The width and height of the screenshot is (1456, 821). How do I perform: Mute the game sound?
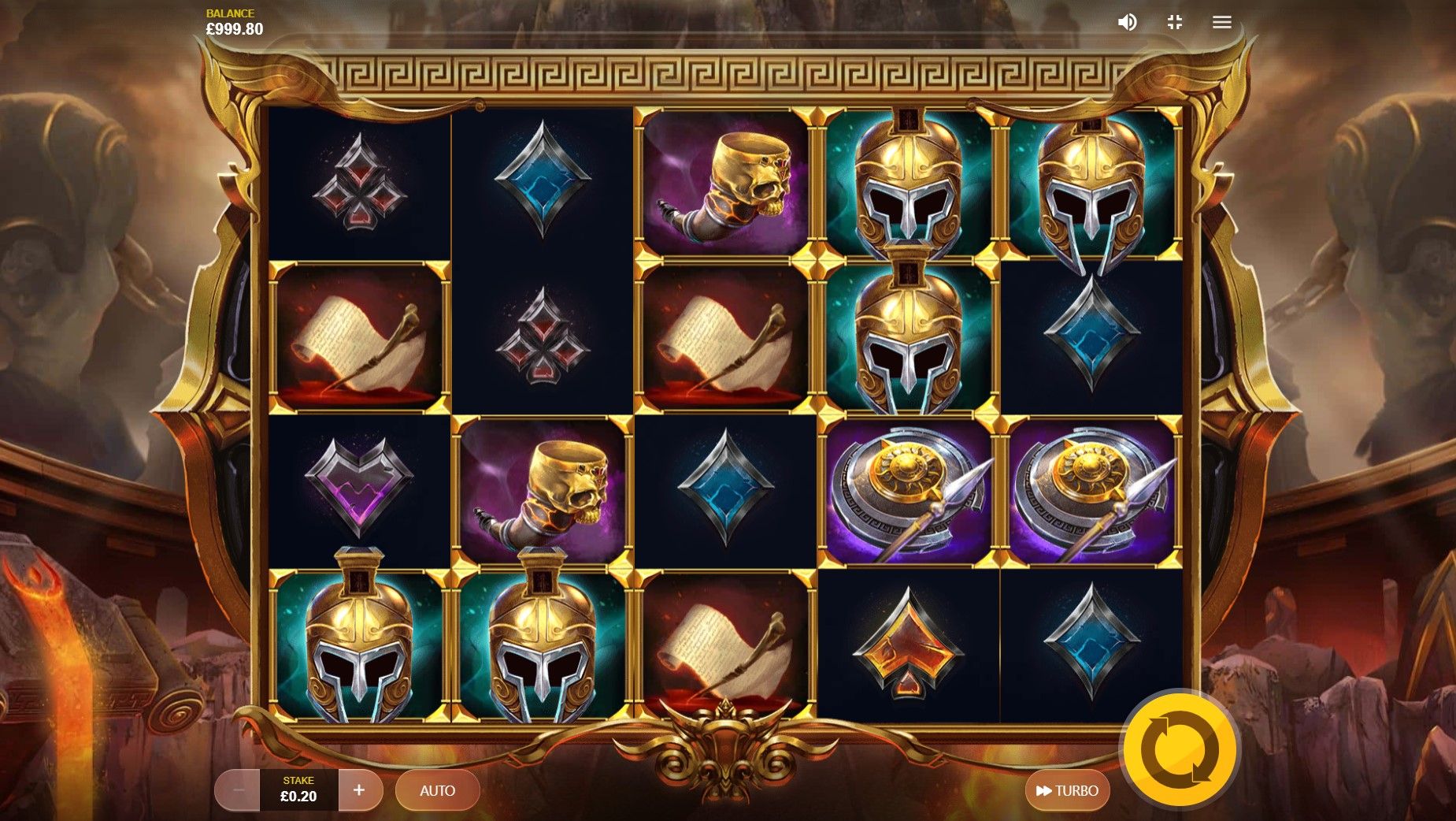pos(1127,22)
